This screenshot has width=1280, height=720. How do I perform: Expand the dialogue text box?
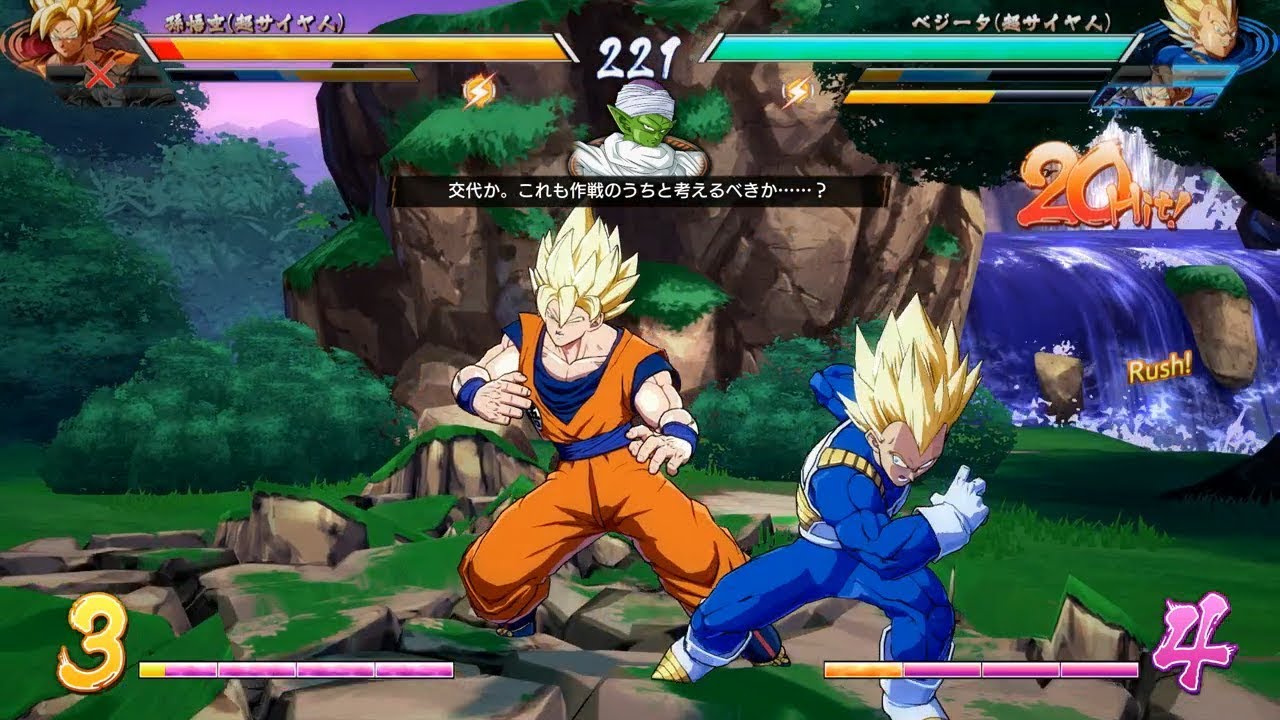(640, 190)
